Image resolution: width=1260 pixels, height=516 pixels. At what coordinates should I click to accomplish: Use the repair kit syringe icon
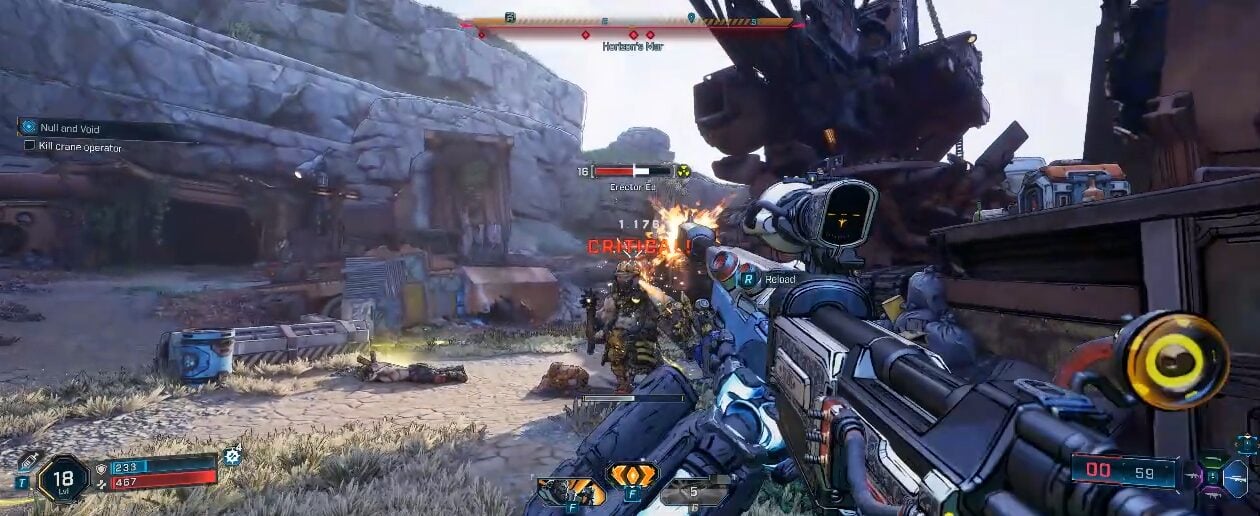tap(27, 462)
